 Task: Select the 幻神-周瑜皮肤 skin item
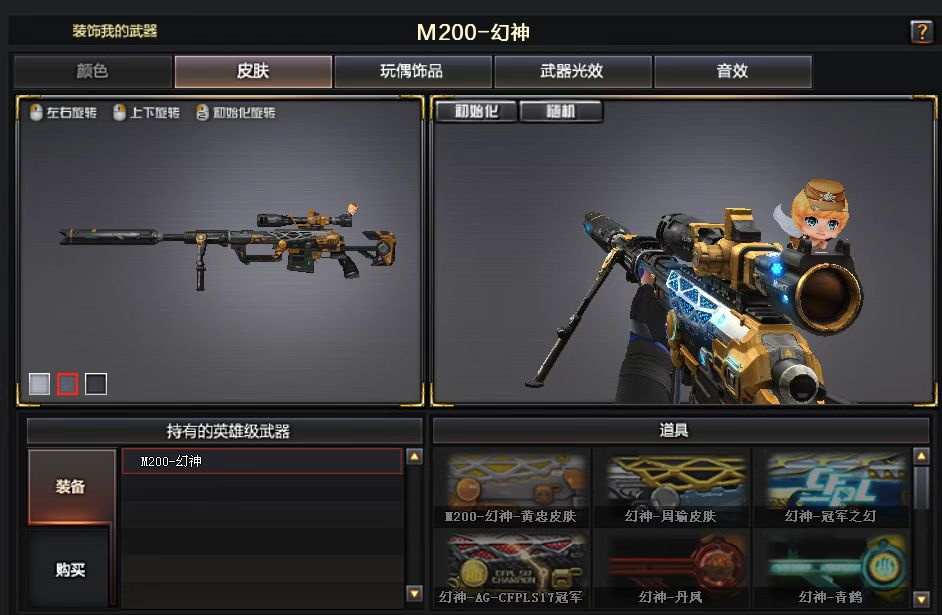click(x=671, y=487)
